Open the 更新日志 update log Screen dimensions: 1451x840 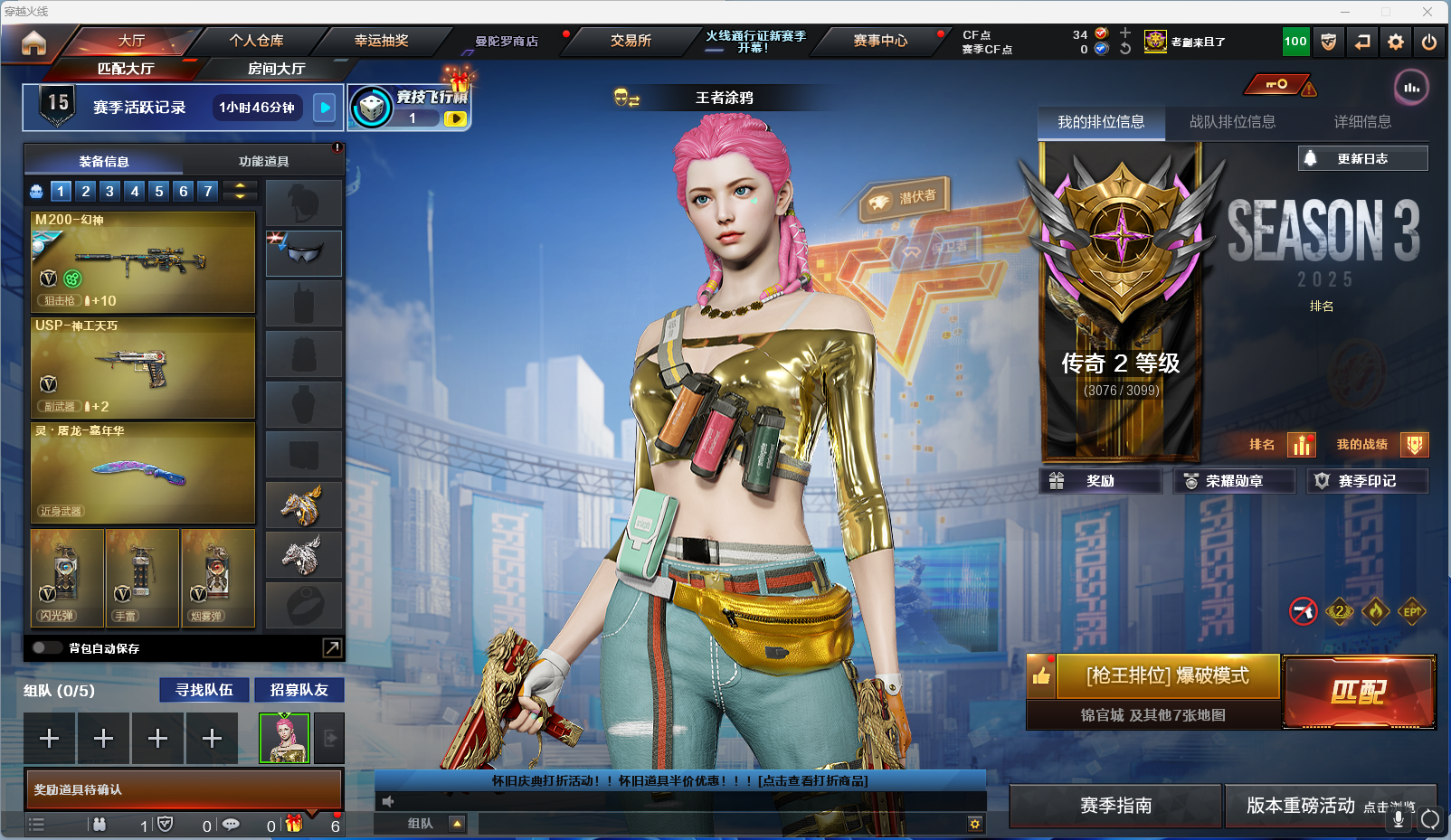(1362, 158)
